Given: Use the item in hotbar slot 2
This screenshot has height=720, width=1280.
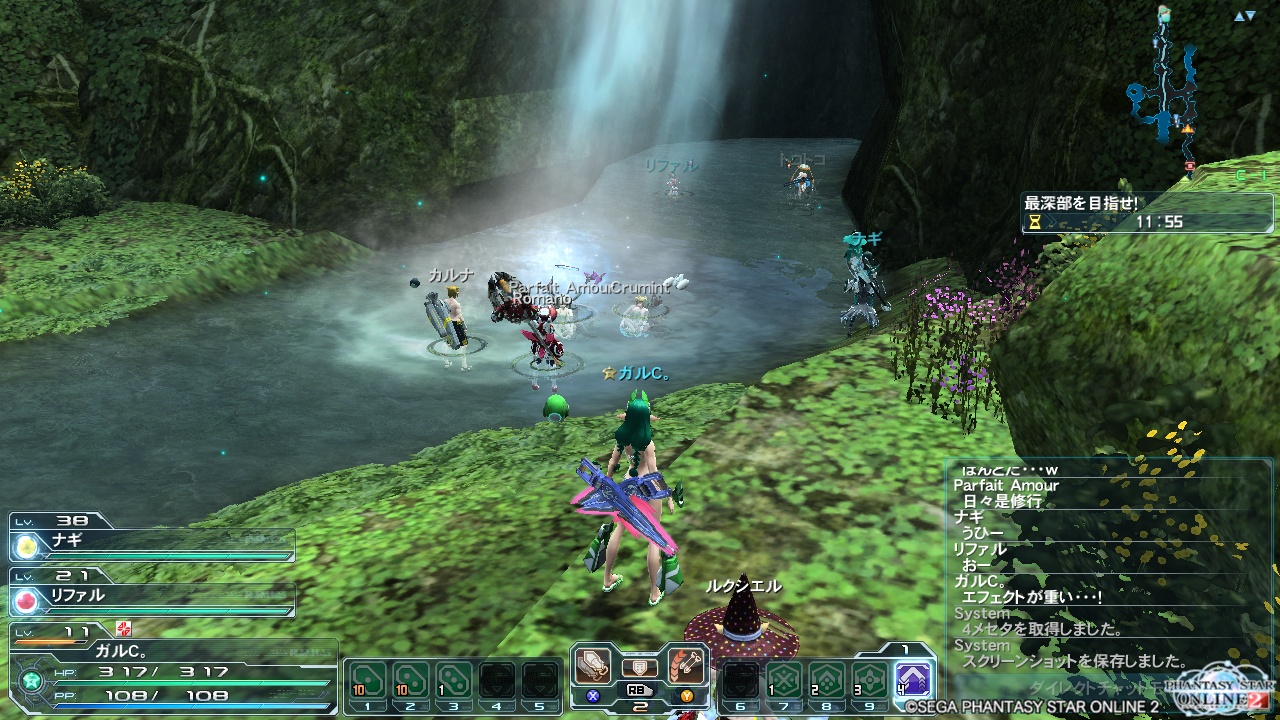Looking at the screenshot, I should coord(410,682).
